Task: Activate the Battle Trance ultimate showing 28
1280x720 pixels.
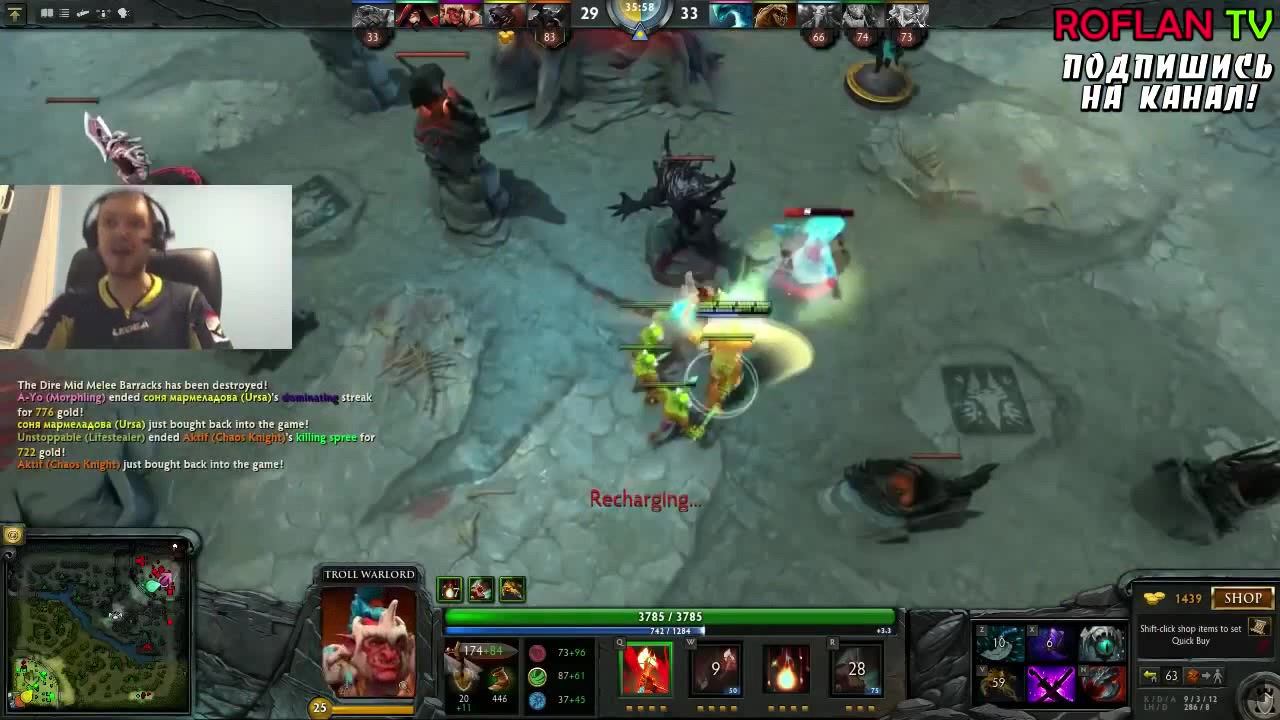Action: [x=856, y=669]
